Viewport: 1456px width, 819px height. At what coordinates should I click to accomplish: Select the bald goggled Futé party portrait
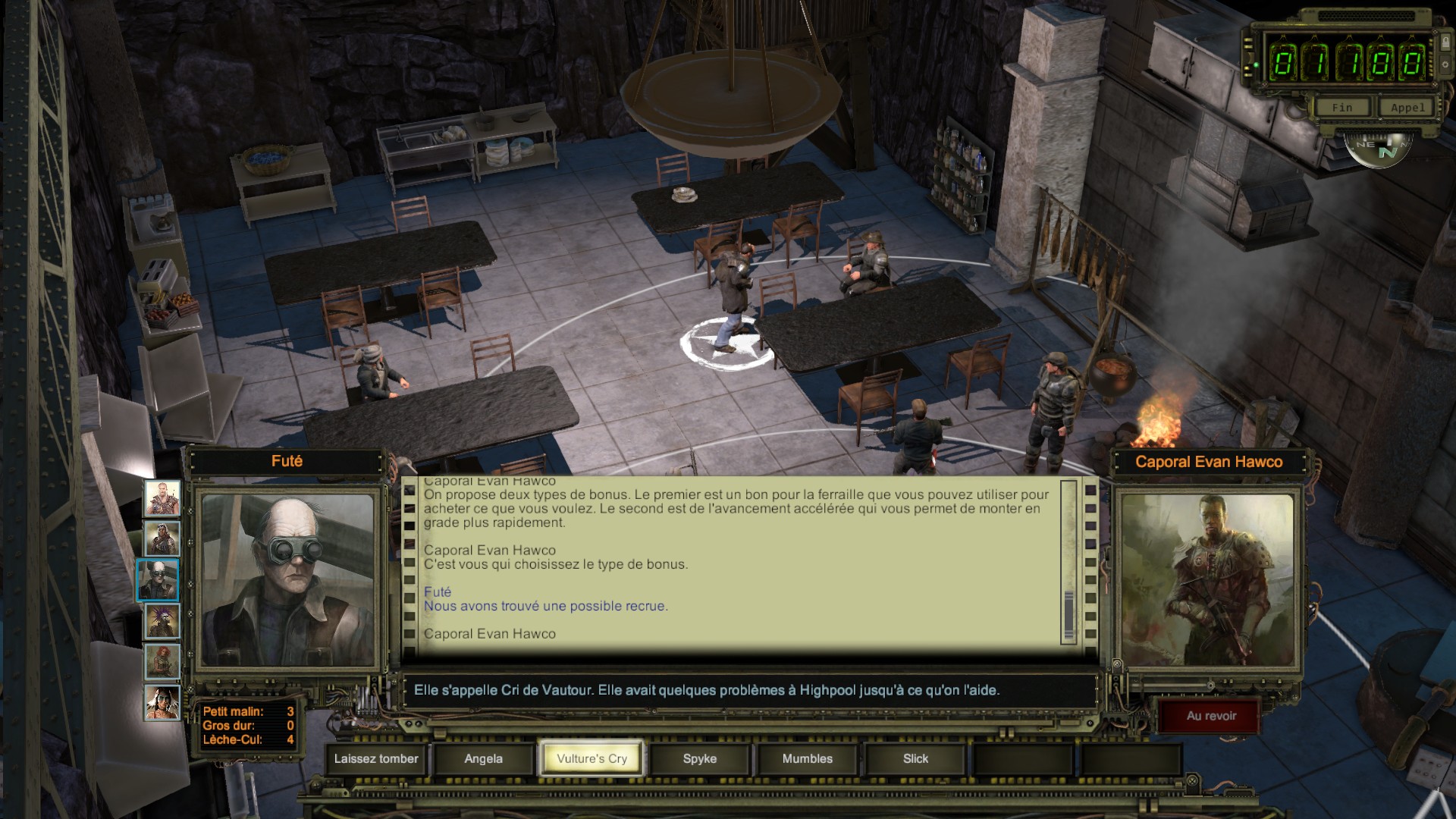(158, 580)
